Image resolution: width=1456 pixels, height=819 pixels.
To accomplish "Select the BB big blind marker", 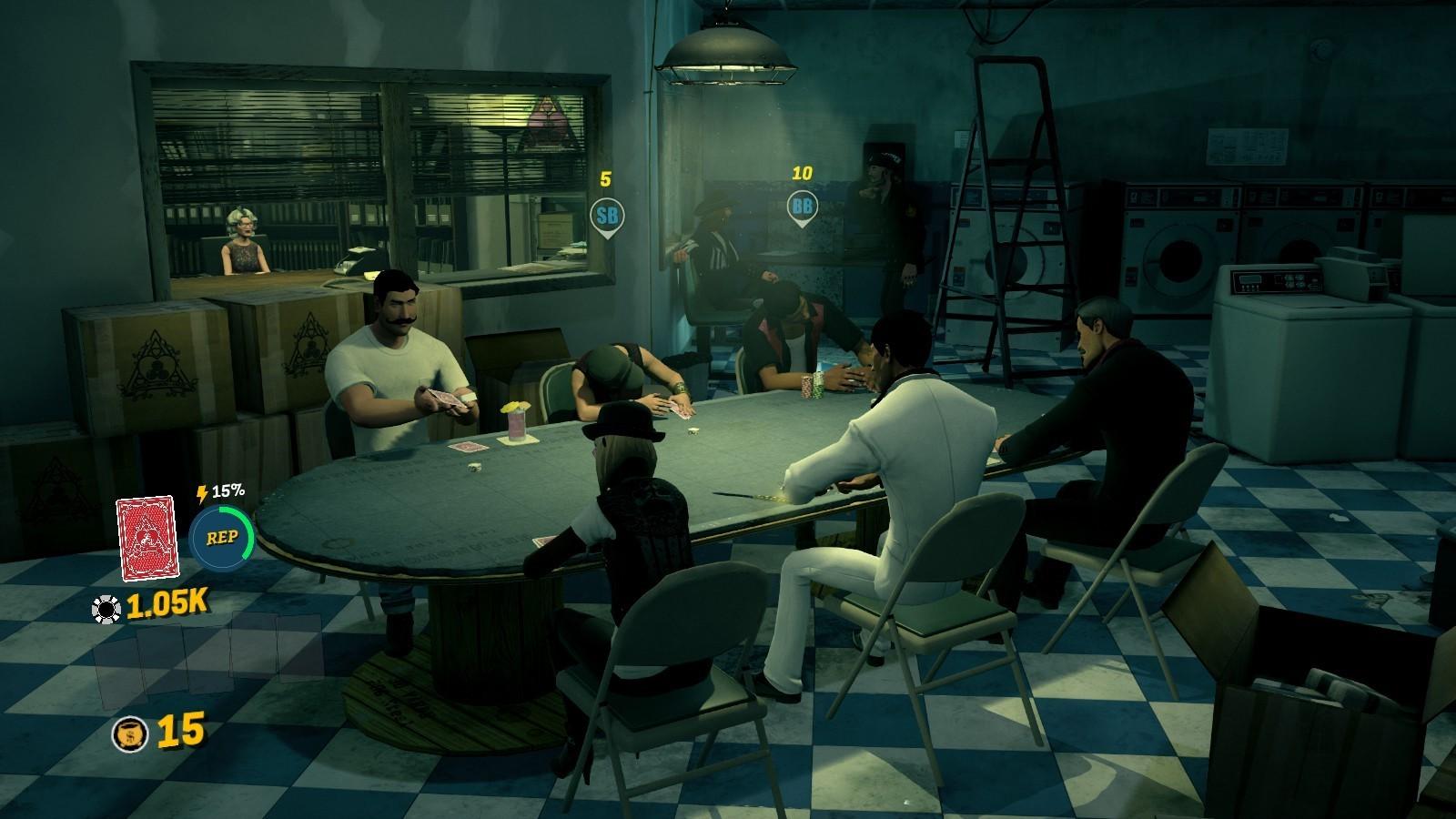I will [x=804, y=206].
